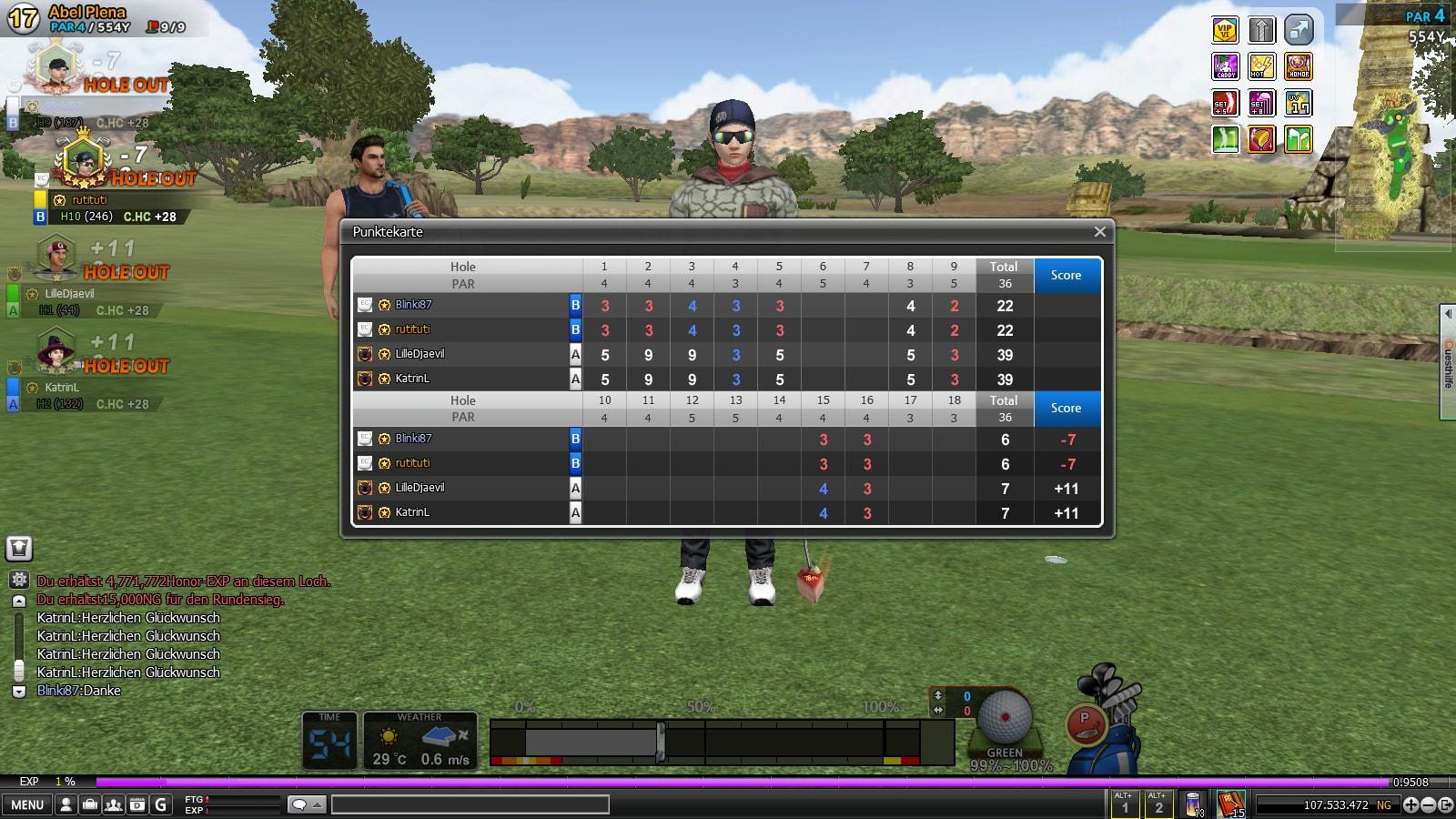This screenshot has width=1456, height=819.
Task: Click the exit arrow button beside NG balance
Action: (1445, 804)
